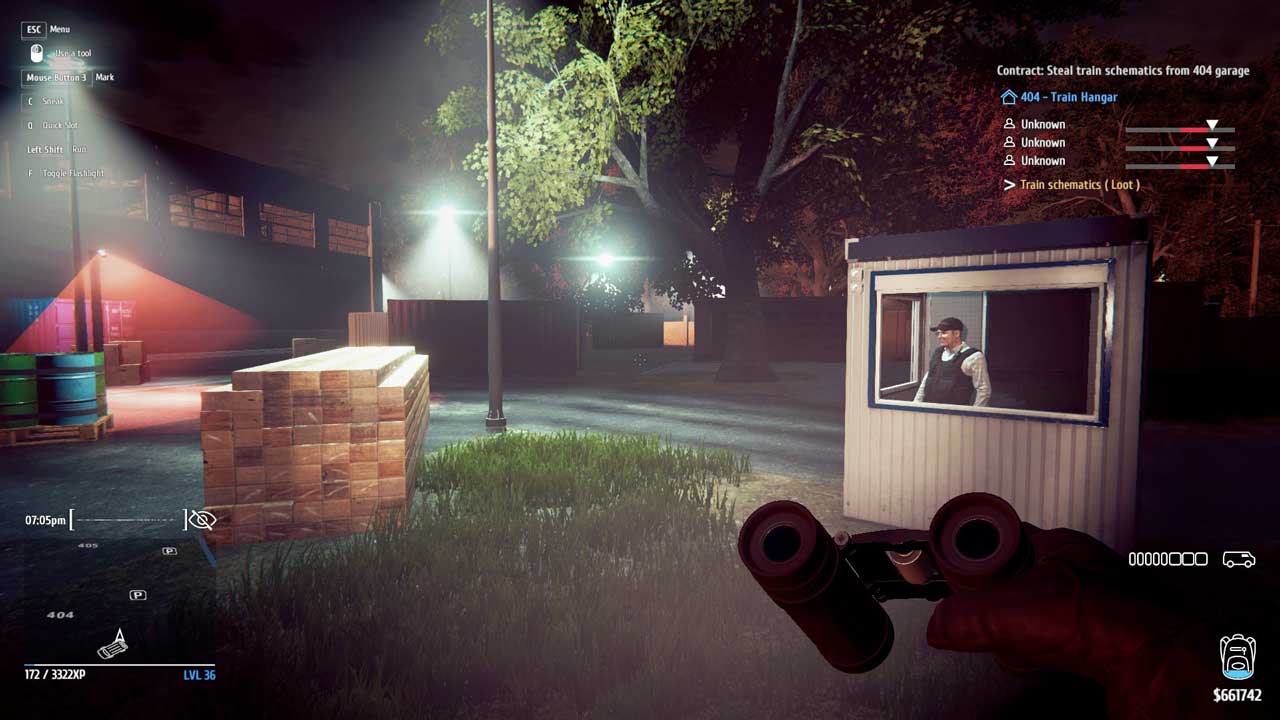Click the minimap's 404 building label
This screenshot has width=1280, height=720.
pos(61,615)
